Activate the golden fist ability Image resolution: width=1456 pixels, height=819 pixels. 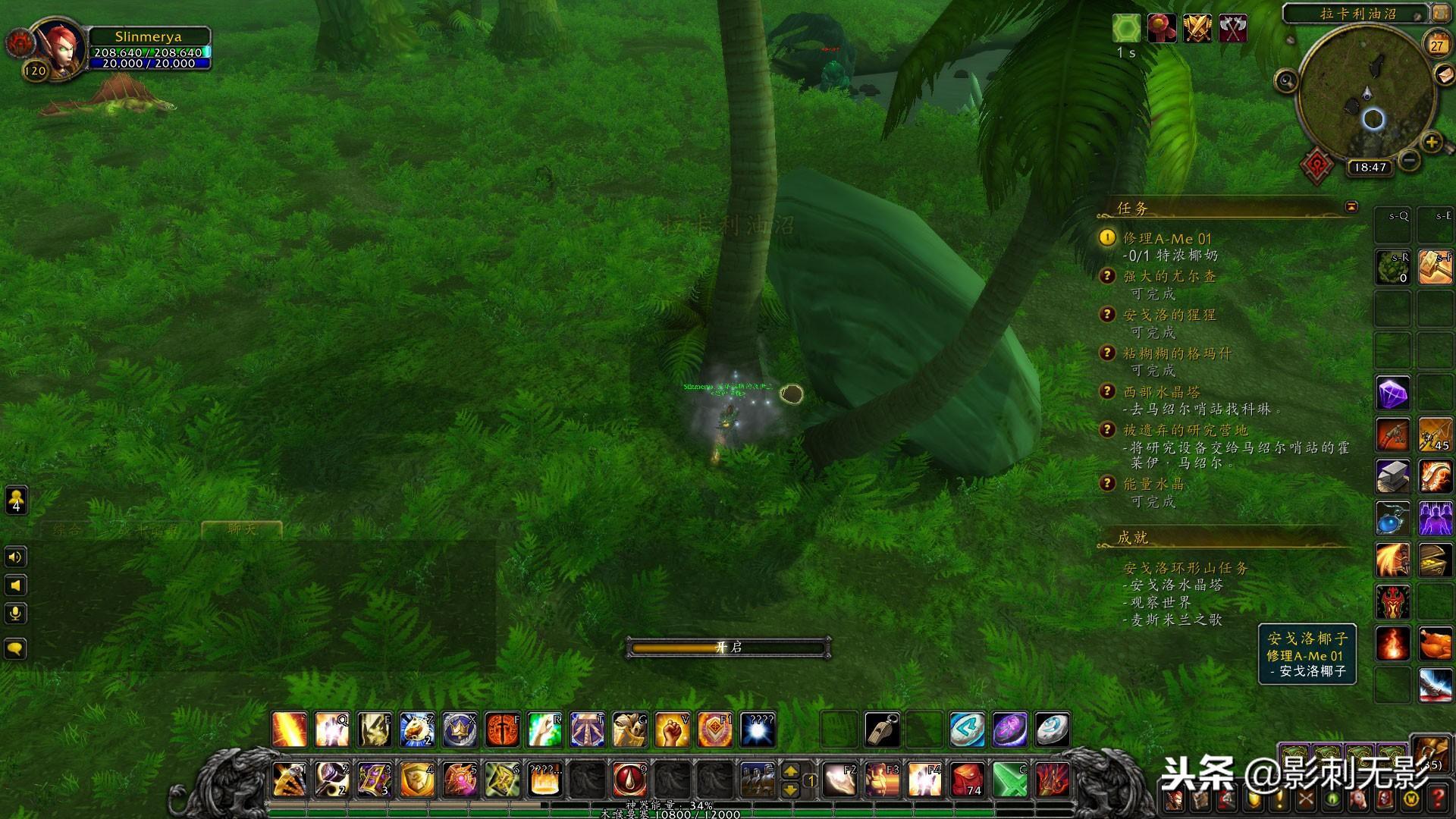671,730
